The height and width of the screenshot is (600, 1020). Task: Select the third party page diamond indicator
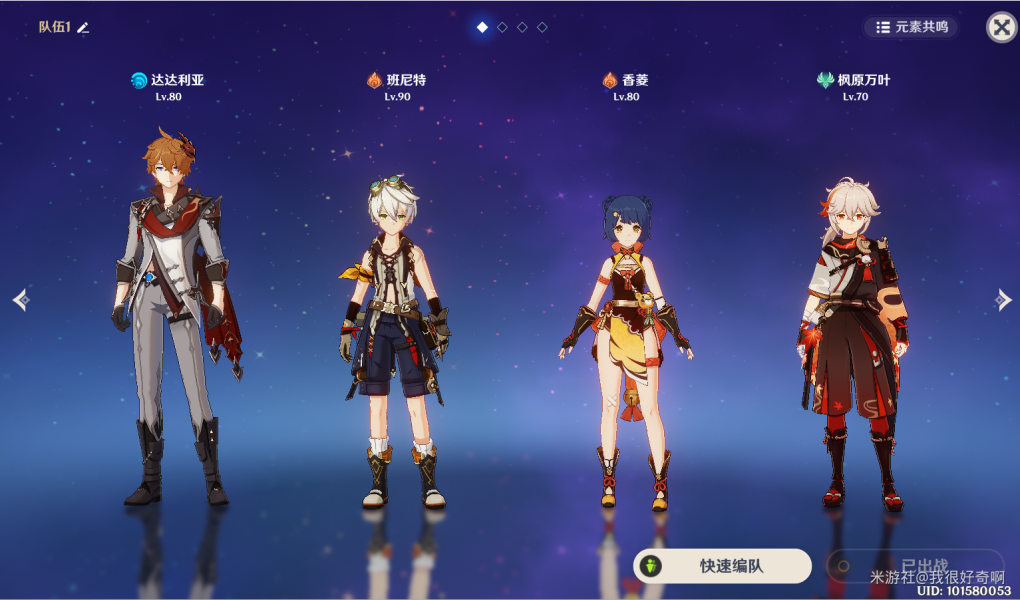point(522,27)
